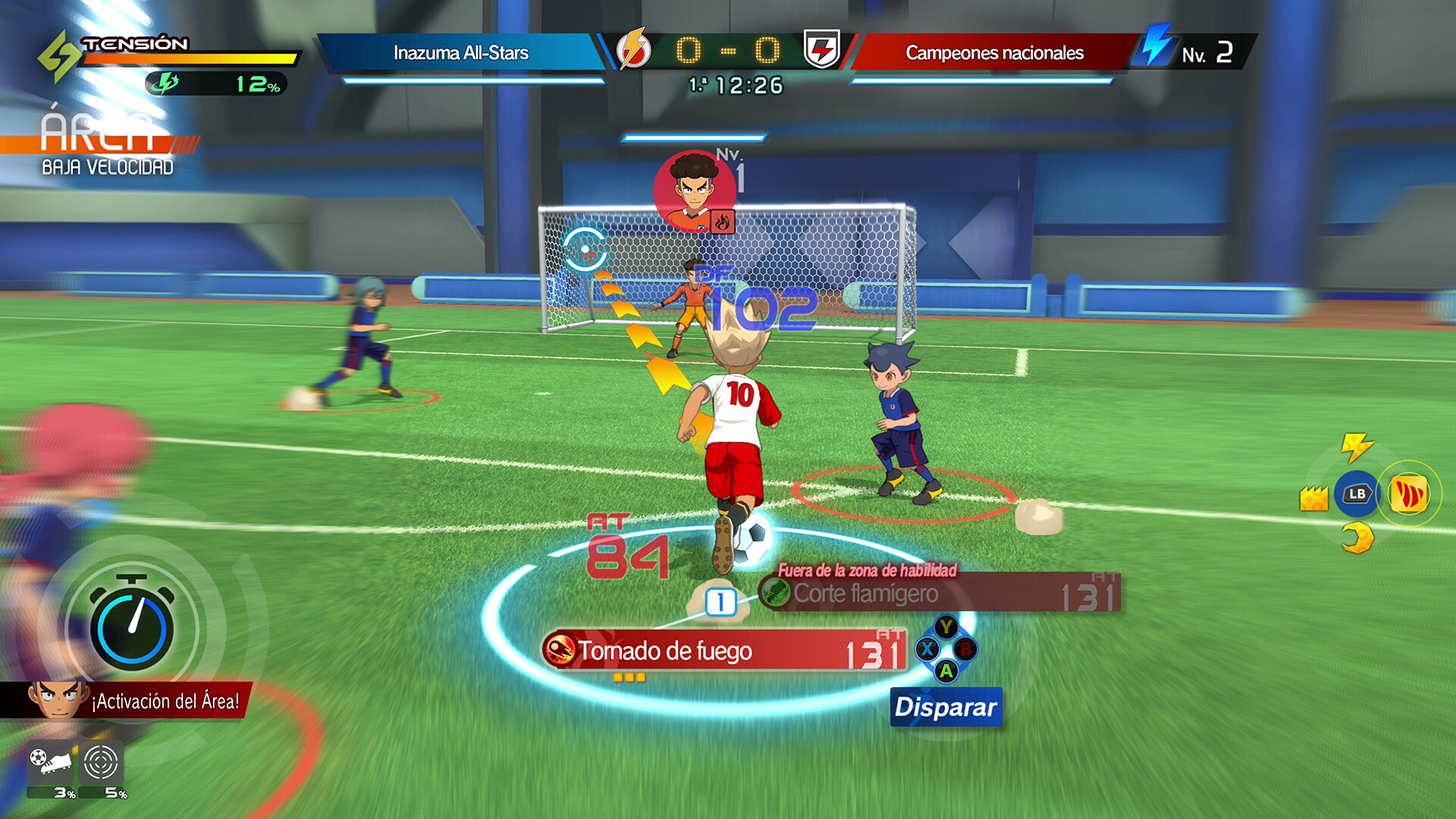This screenshot has height=819, width=1456.
Task: Click the Disparar shoot button
Action: [946, 708]
